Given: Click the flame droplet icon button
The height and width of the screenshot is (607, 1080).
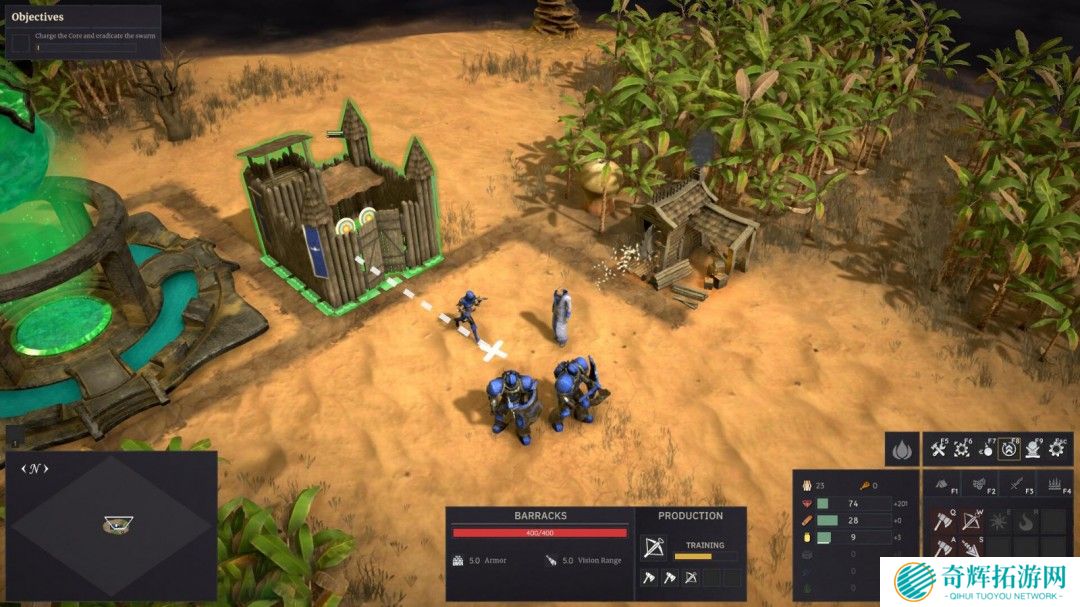Looking at the screenshot, I should tap(902, 450).
